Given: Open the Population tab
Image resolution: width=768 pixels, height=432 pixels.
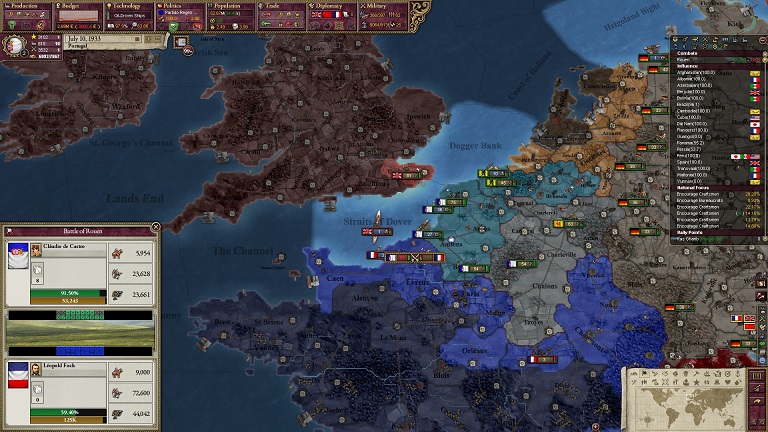Looking at the screenshot, I should (x=232, y=5).
